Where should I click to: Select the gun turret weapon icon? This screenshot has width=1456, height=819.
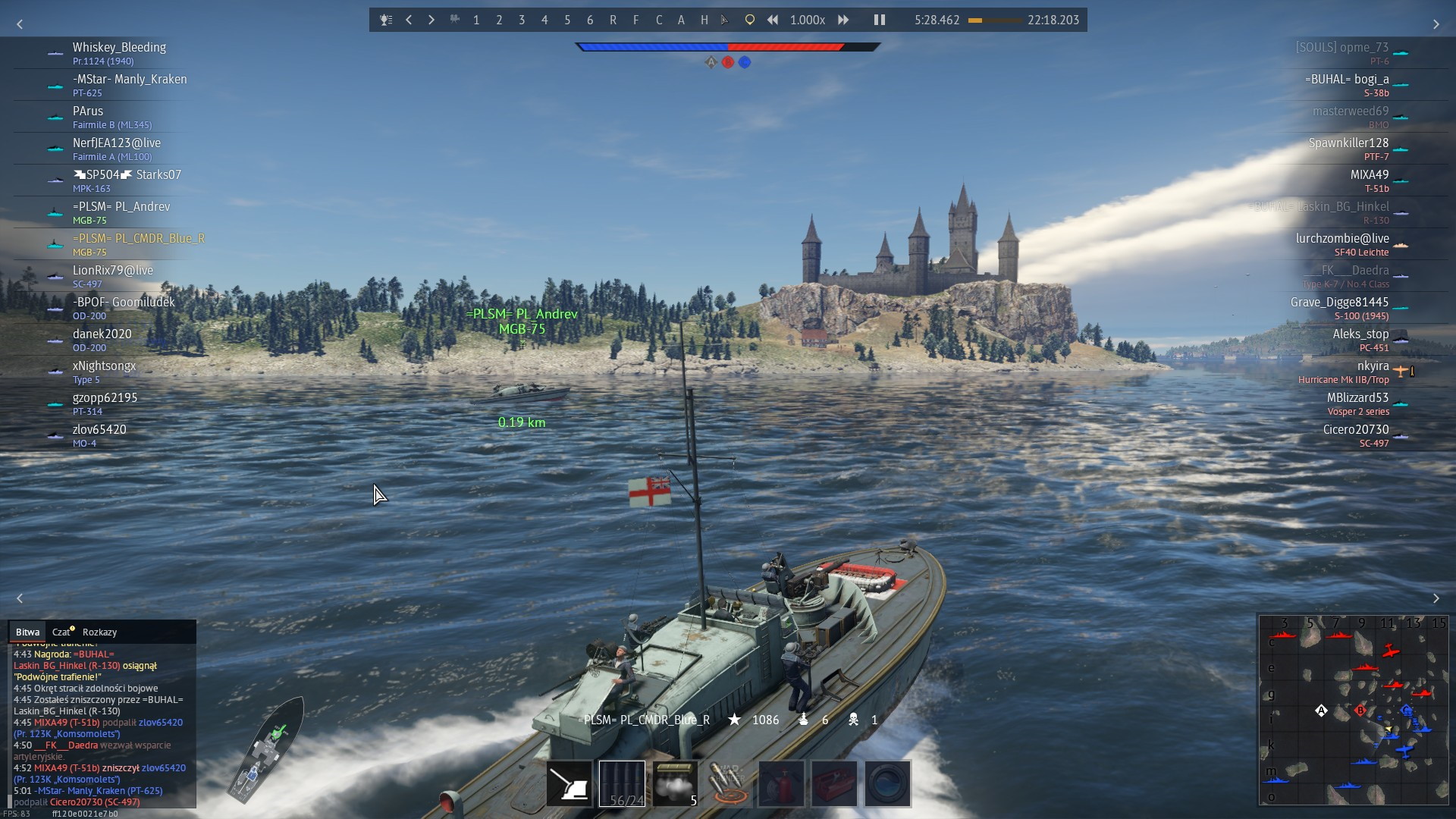(x=569, y=783)
